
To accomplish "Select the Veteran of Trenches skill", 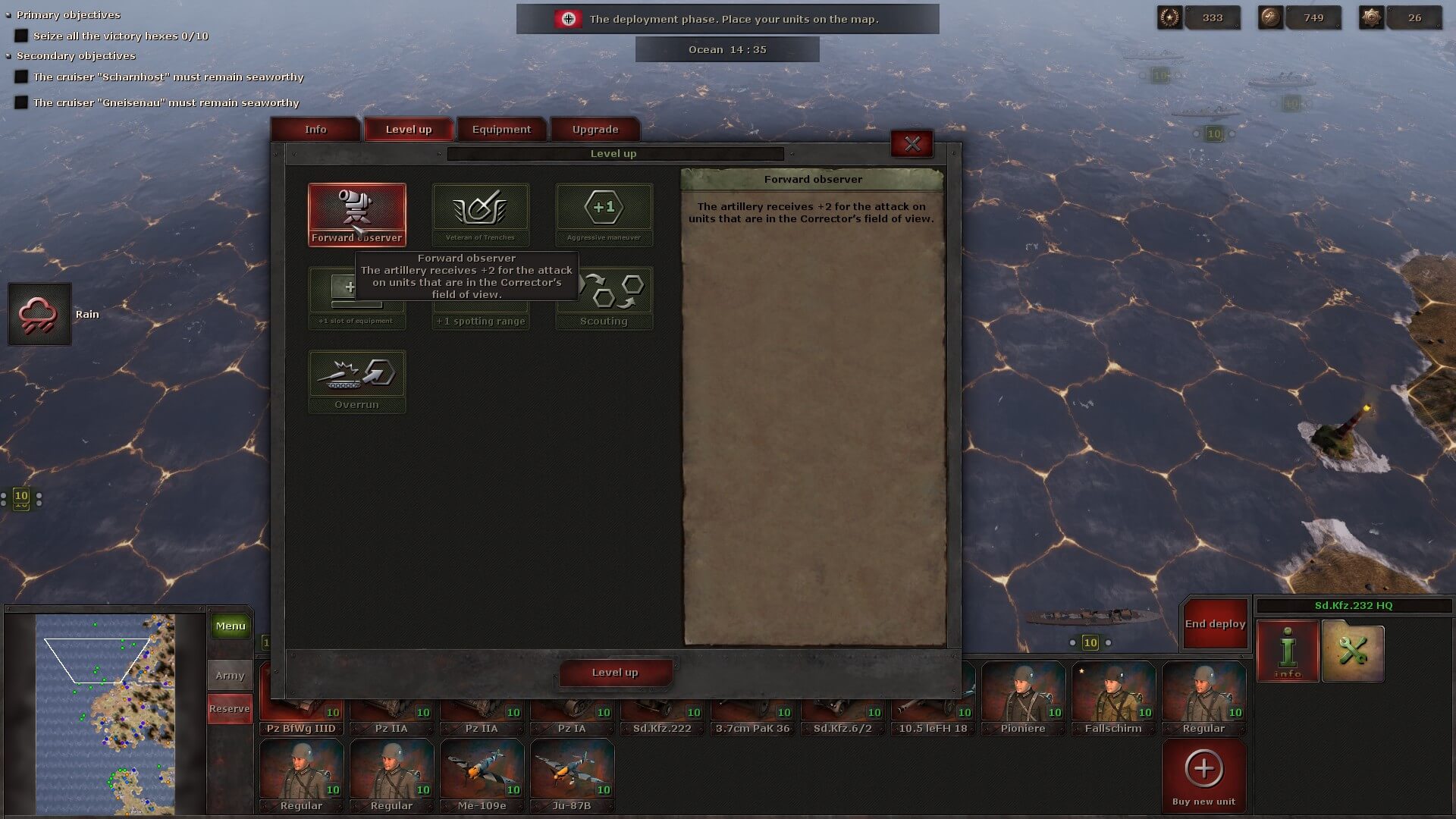I will tap(480, 214).
